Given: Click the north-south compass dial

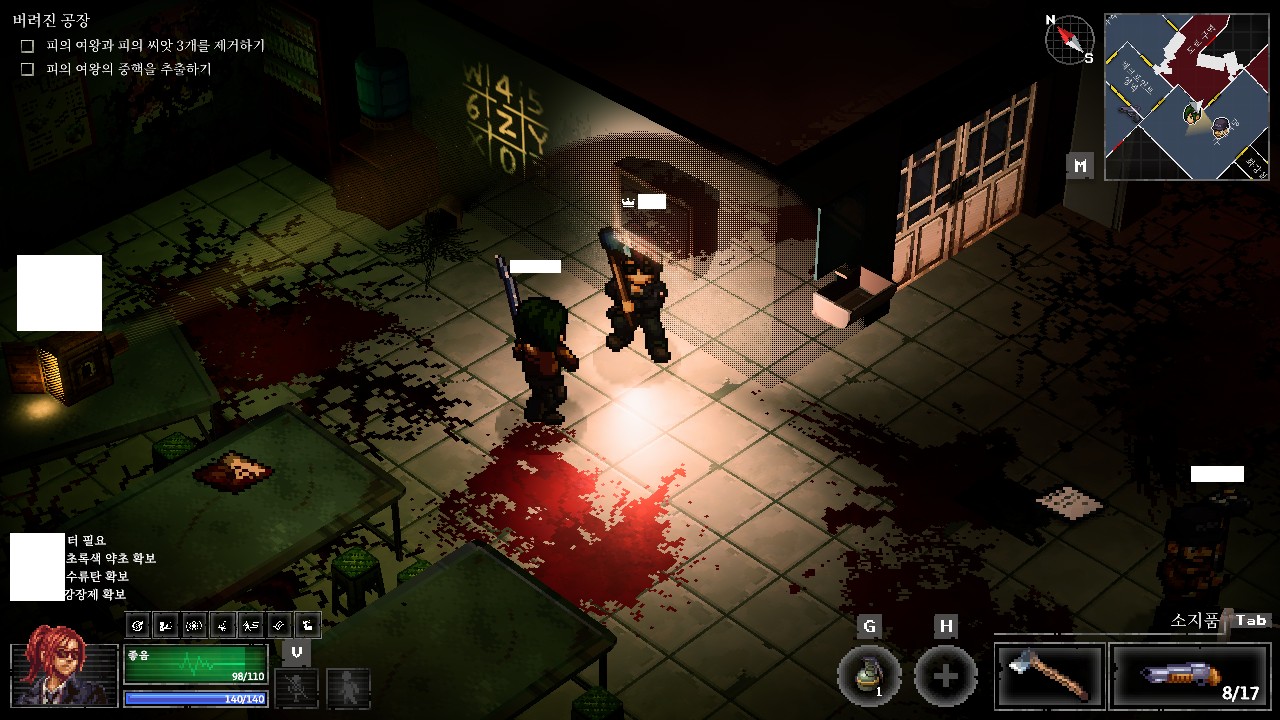Looking at the screenshot, I should [x=1069, y=40].
